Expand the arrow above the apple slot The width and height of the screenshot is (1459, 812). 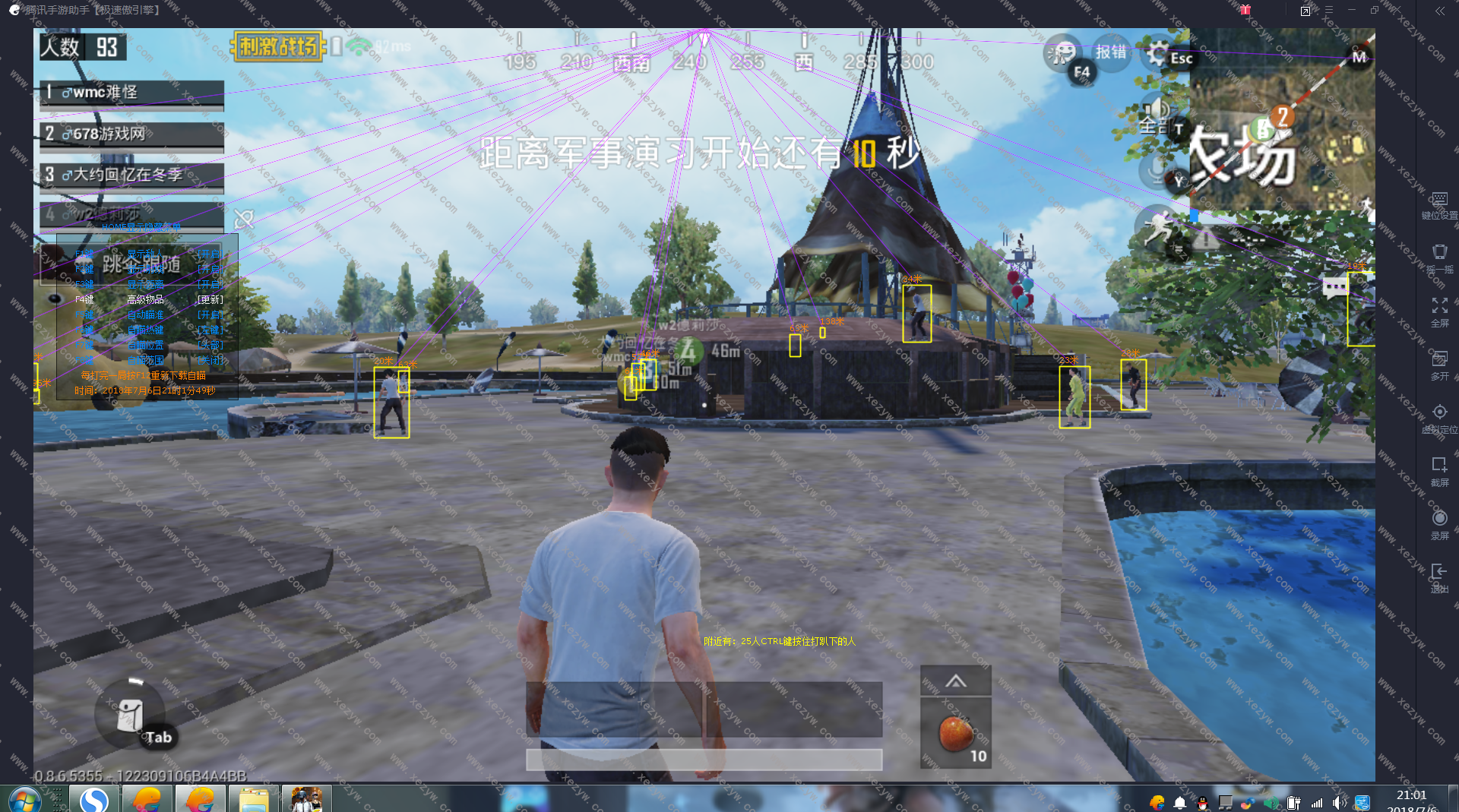pyautogui.click(x=955, y=681)
